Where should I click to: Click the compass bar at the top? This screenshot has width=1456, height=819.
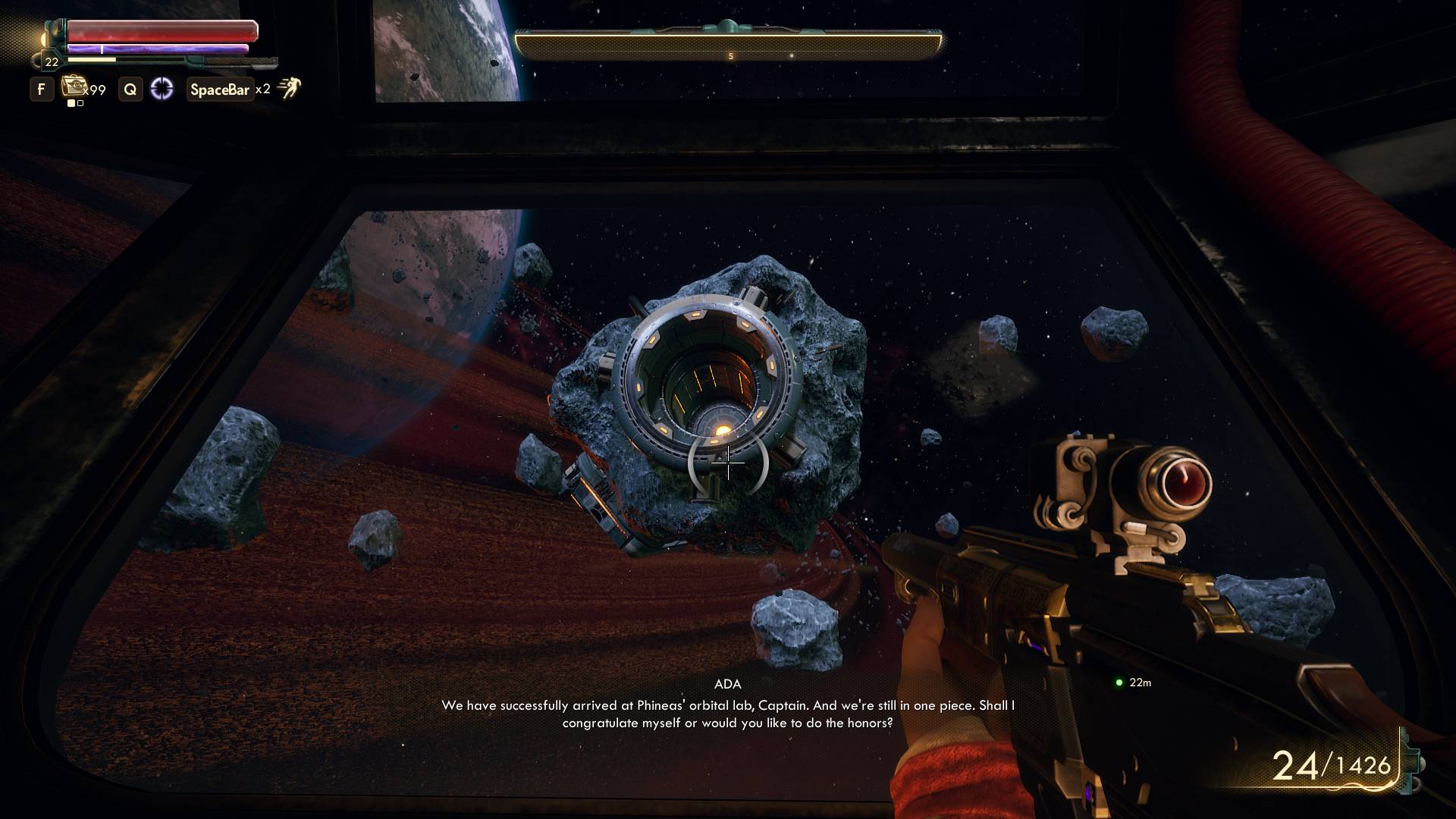coord(728,47)
